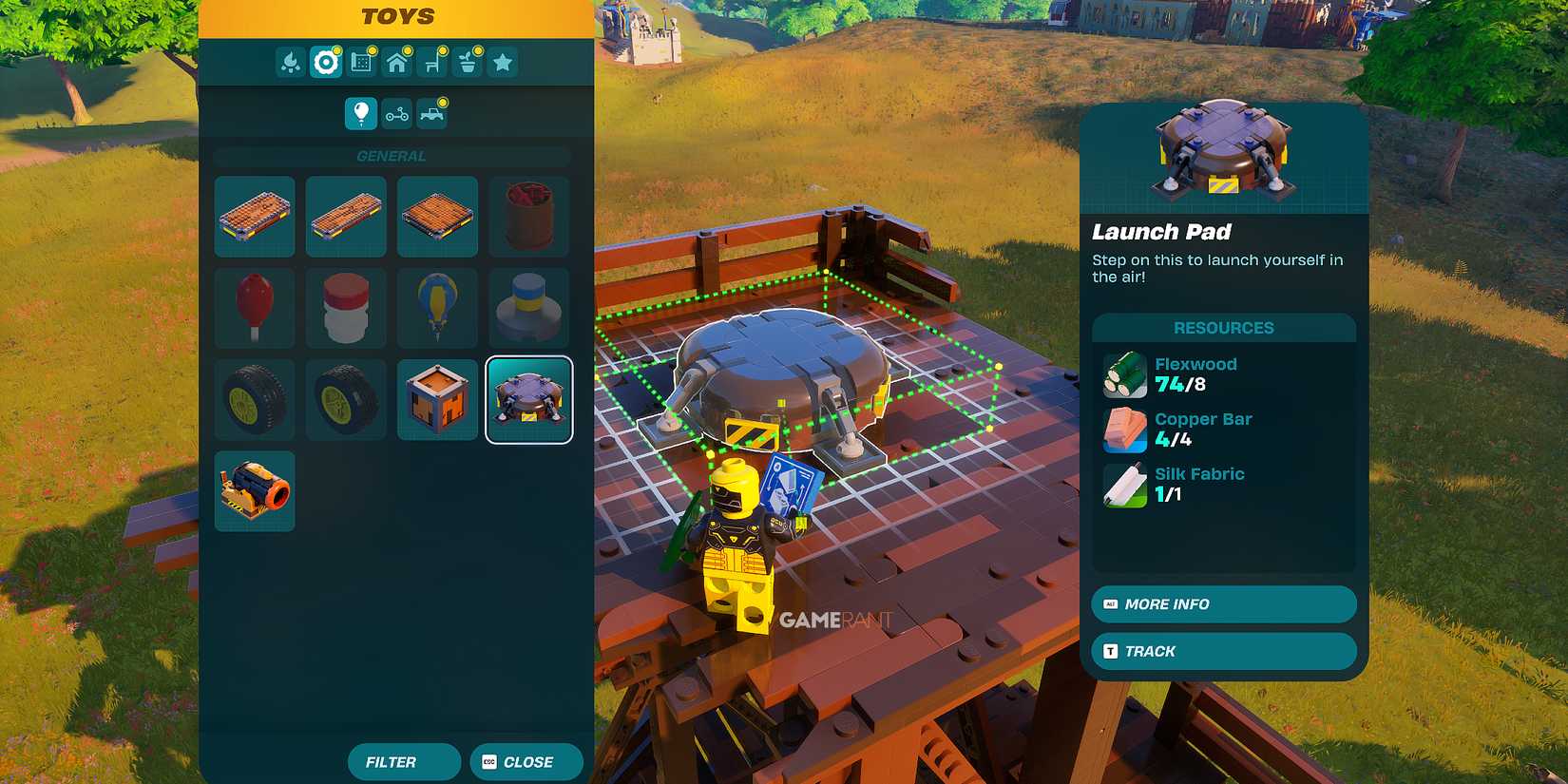Open the campfire utilities category
This screenshot has width=1568, height=784.
(x=290, y=62)
